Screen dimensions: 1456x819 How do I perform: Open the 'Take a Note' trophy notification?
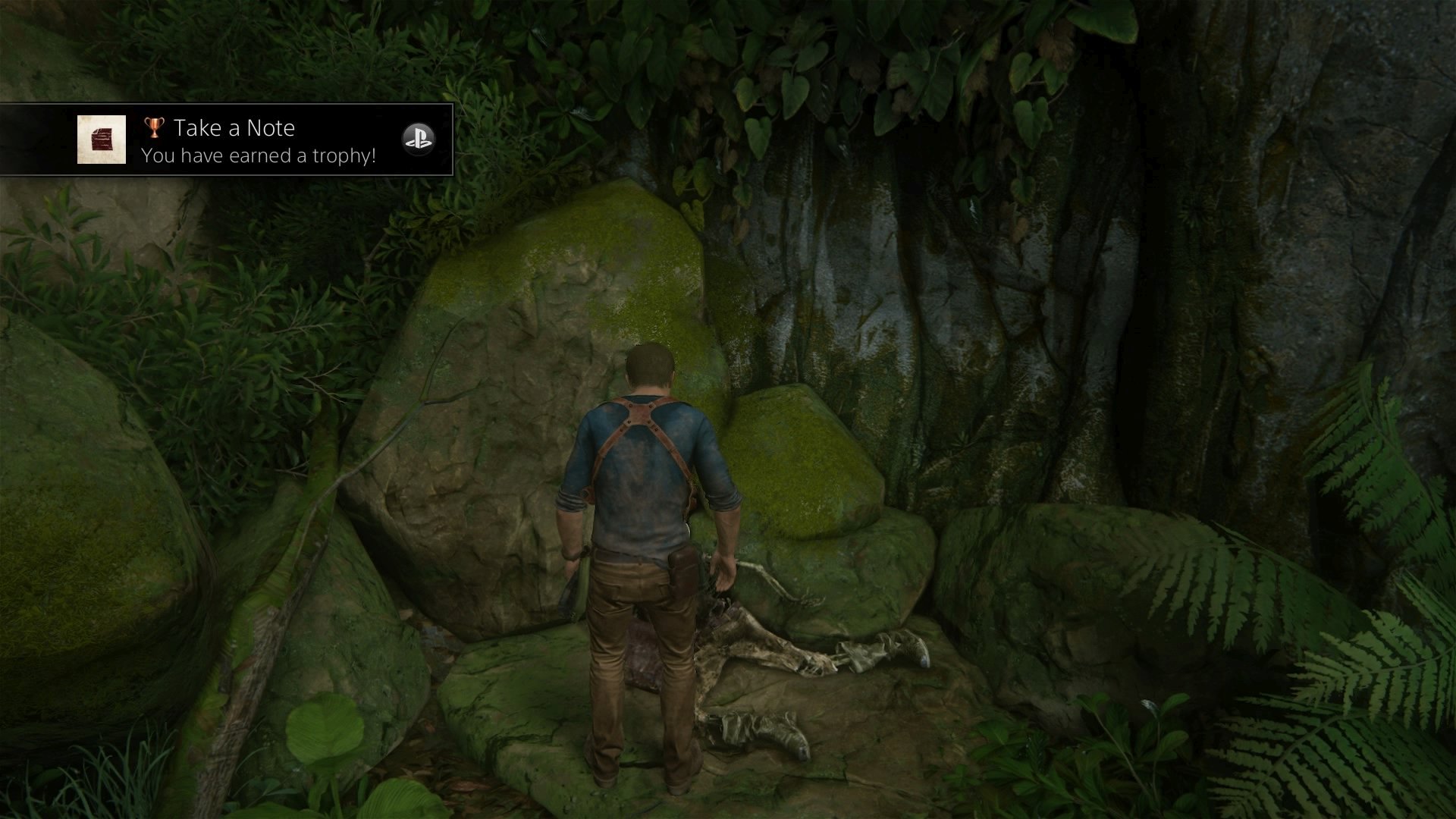pyautogui.click(x=258, y=140)
